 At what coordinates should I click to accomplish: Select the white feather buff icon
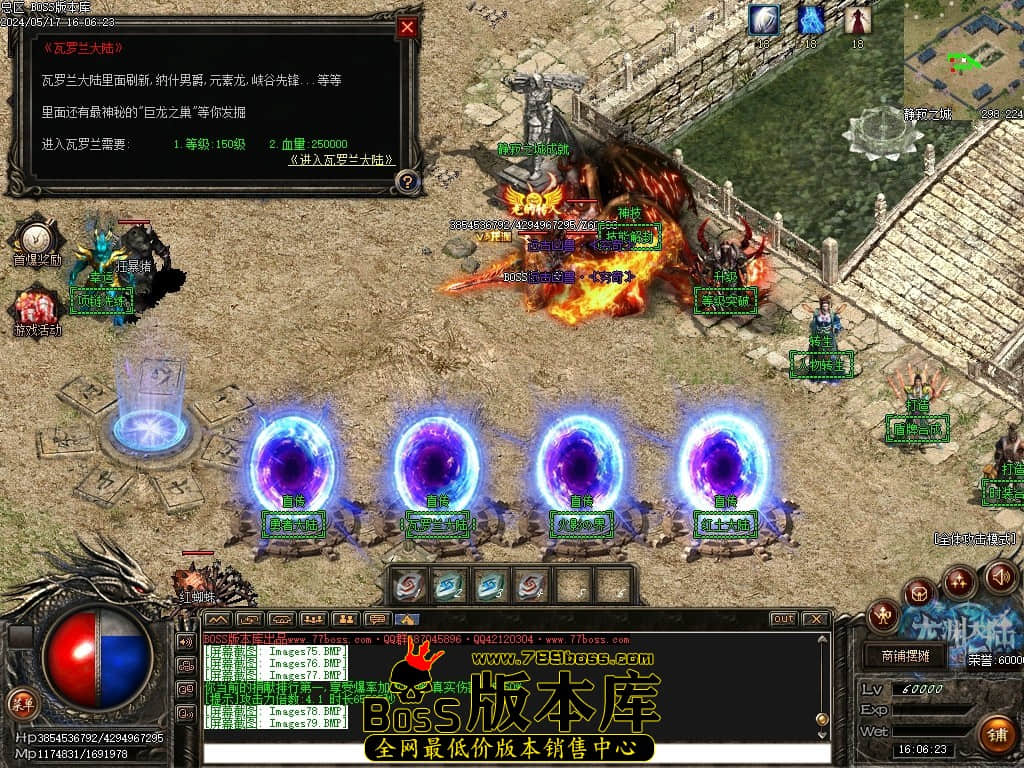tap(764, 20)
